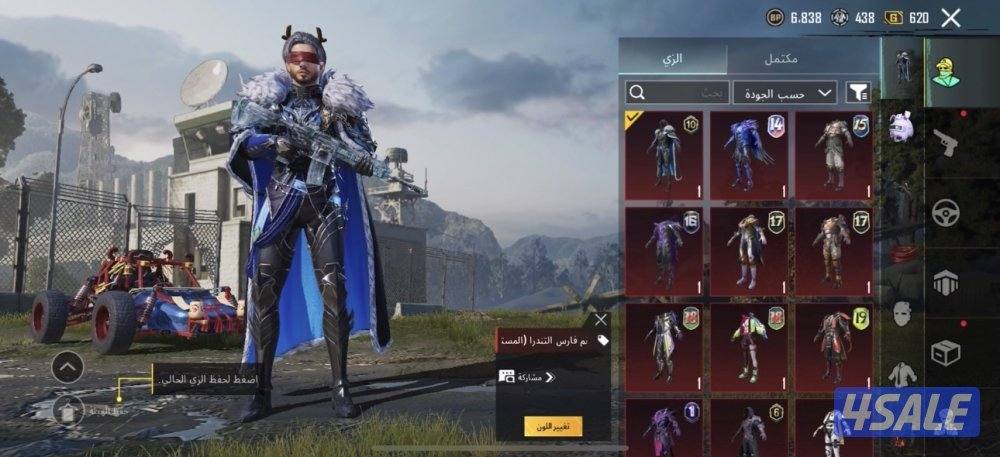The image size is (1000, 457).
Task: Select the blue outfit with badge 14
Action: coord(748,154)
